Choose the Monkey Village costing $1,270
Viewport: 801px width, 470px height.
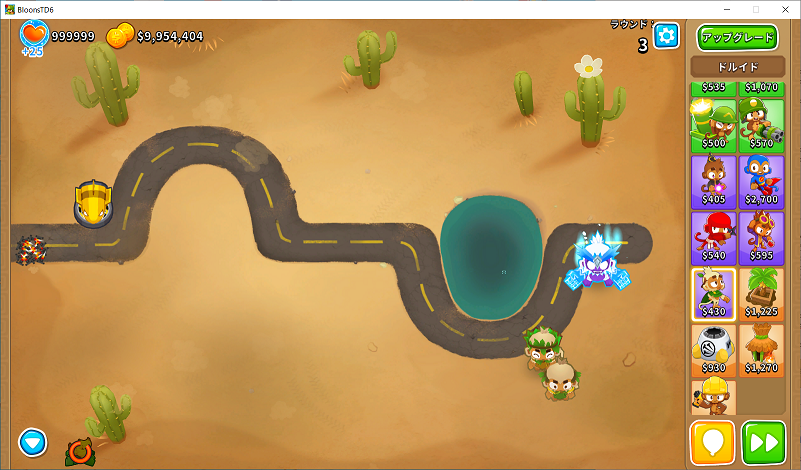tap(761, 349)
